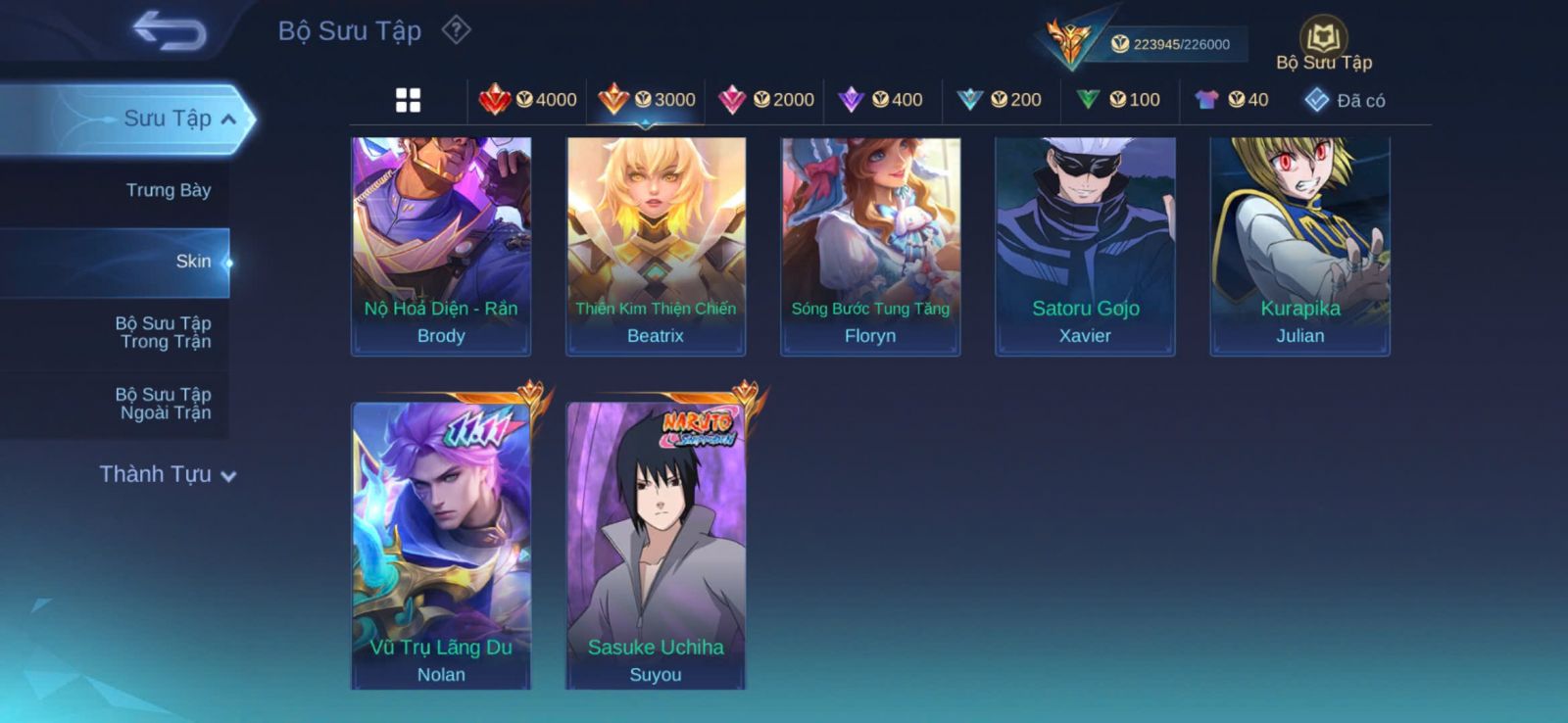Open the Sasuke Uchiha Suyou skin
1568x723 pixels.
coord(656,545)
